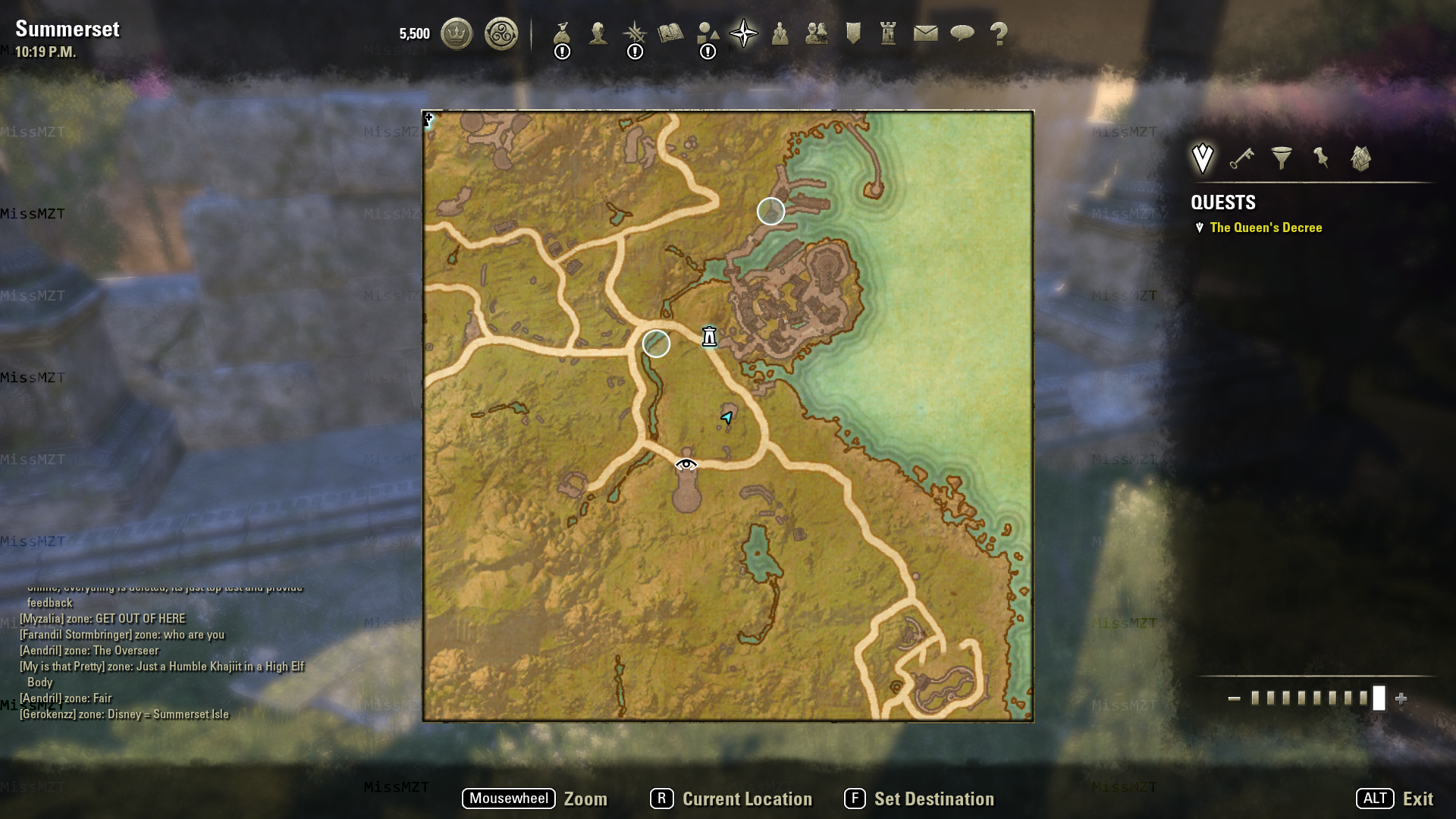Screen dimensions: 1456x819
Task: Open the Group social icon
Action: tap(780, 32)
